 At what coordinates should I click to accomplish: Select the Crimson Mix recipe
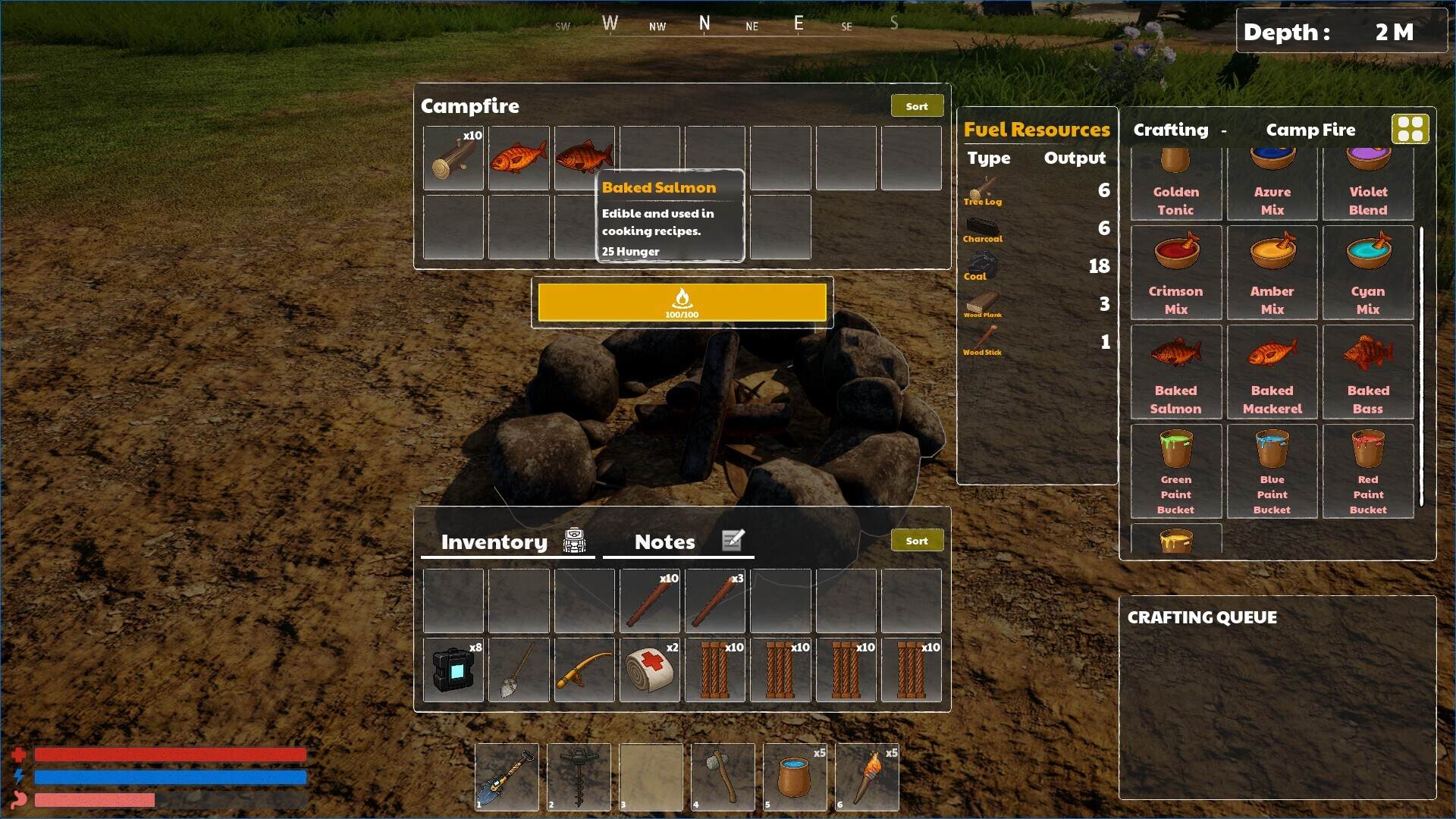(x=1175, y=273)
